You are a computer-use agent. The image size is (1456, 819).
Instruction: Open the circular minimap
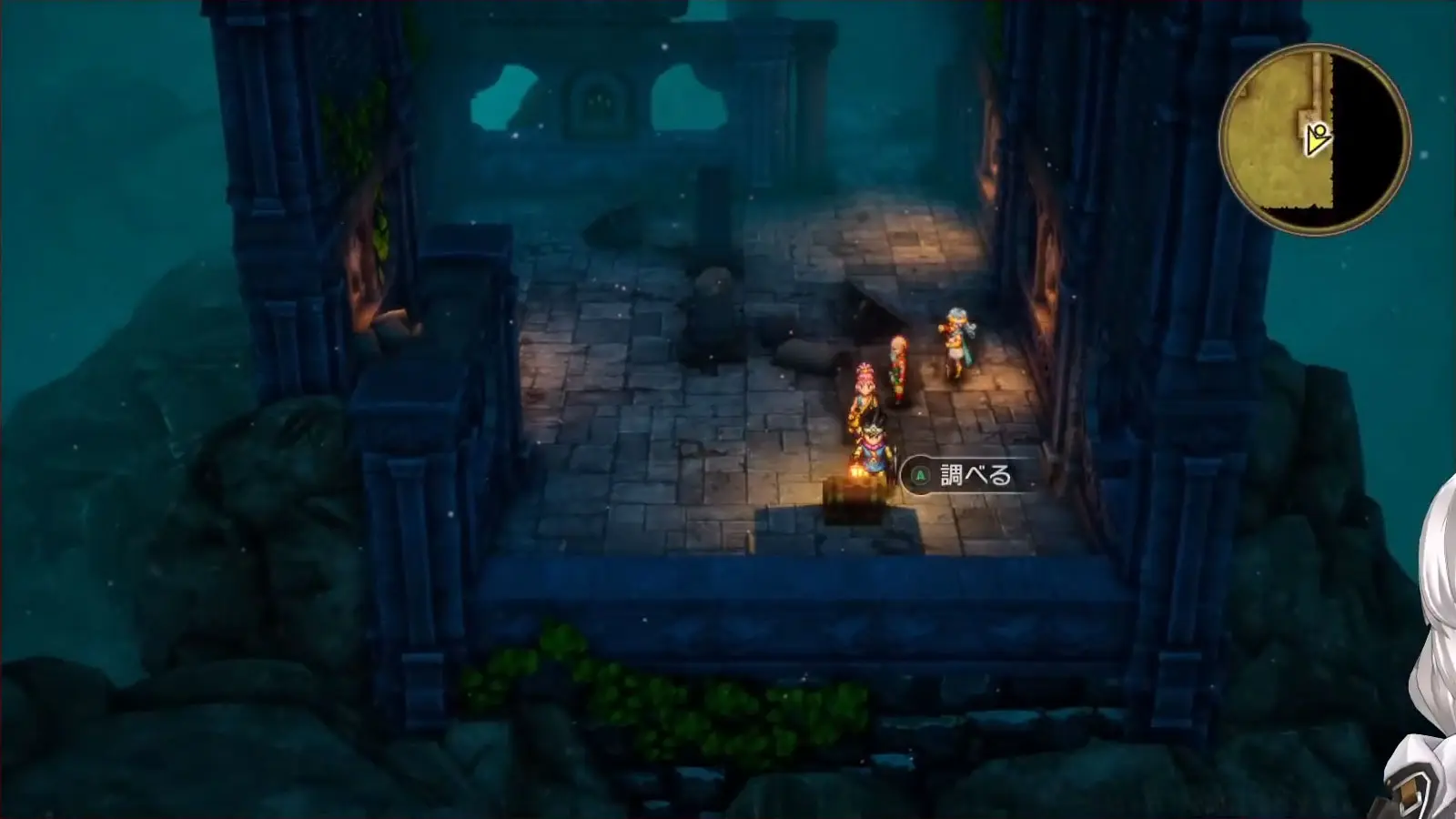1314,139
